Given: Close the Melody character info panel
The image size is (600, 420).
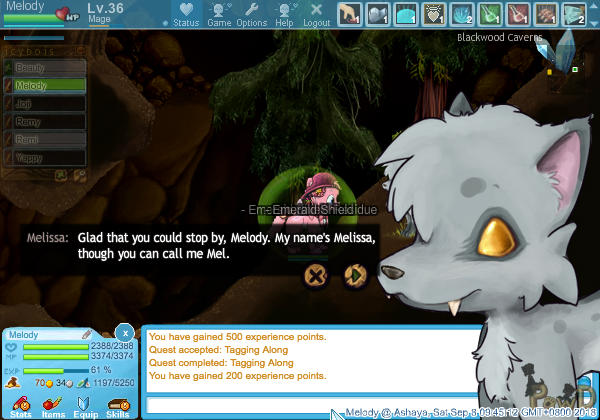Looking at the screenshot, I should [x=124, y=332].
